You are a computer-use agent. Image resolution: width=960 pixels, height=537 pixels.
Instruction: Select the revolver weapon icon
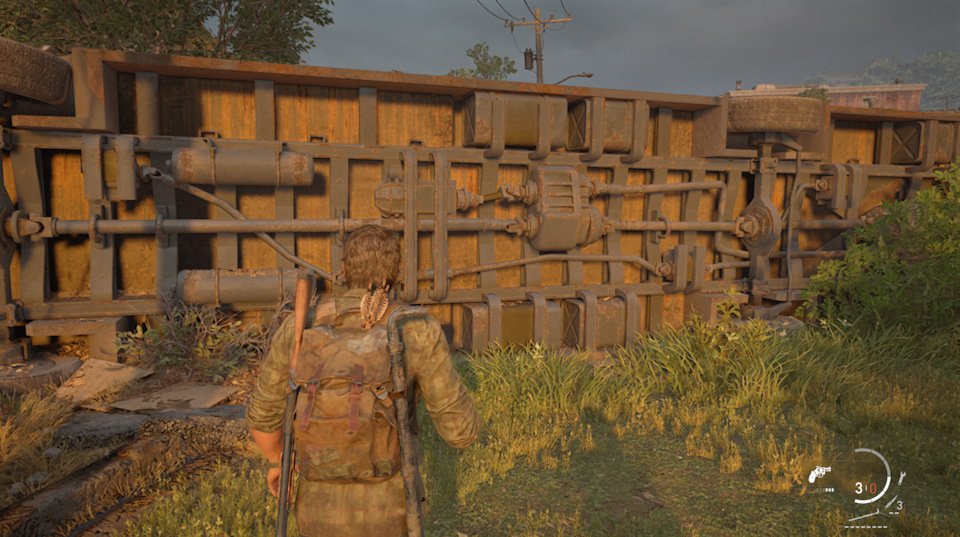(x=819, y=473)
